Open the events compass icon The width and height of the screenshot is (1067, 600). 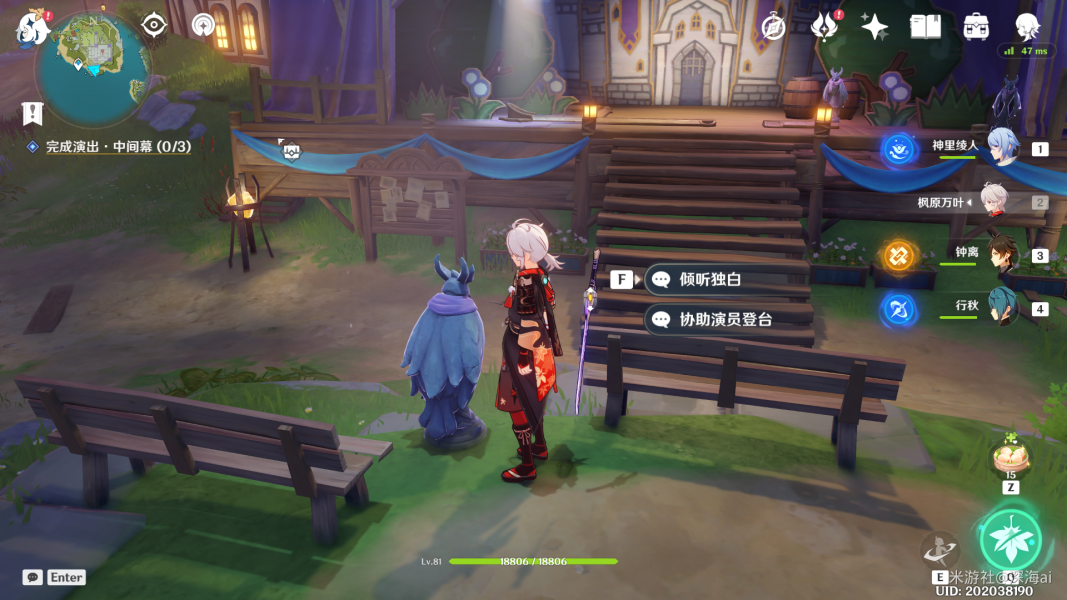pos(773,27)
